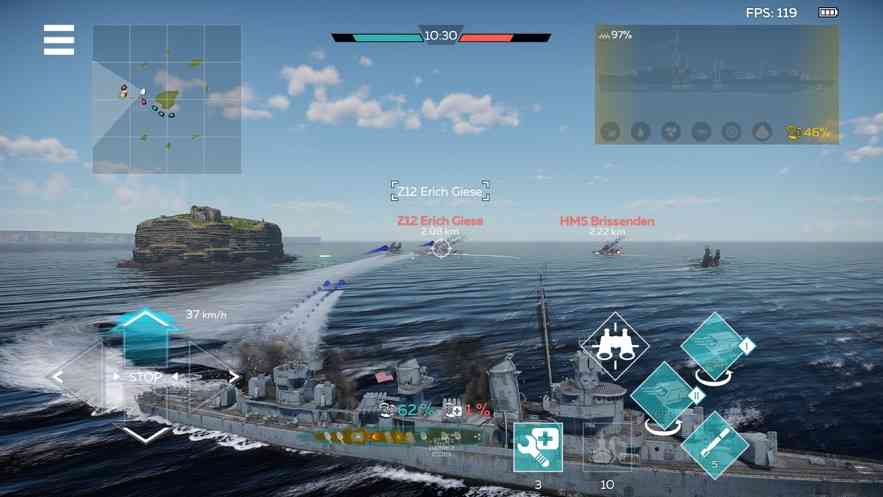The height and width of the screenshot is (497, 883).
Task: Launch torpedoes with the torpedo button
Action: pyautogui.click(x=715, y=444)
